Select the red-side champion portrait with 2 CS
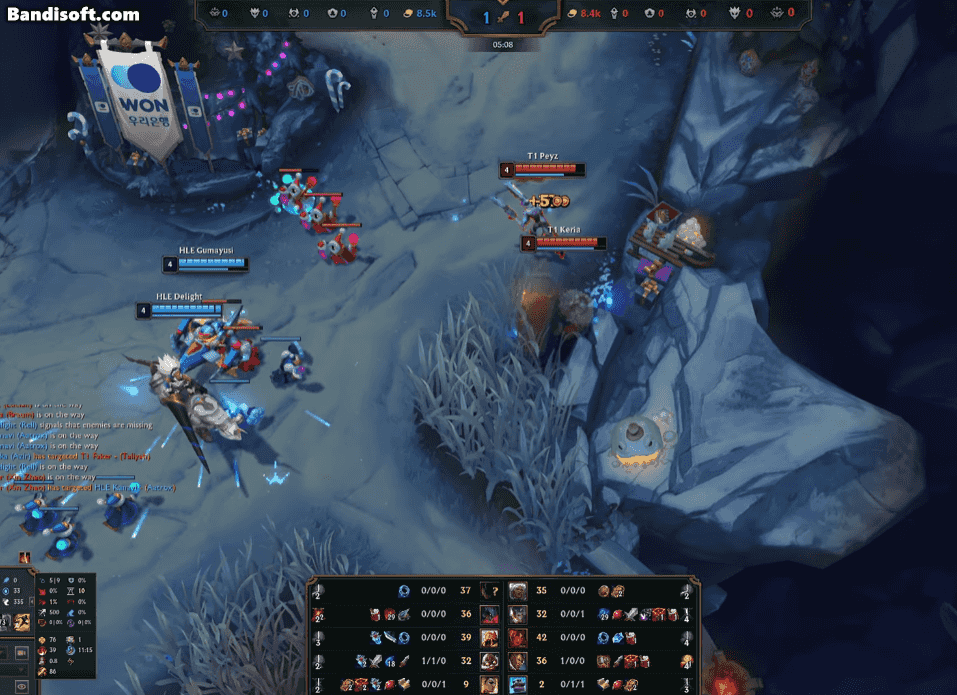The image size is (957, 695). click(518, 683)
